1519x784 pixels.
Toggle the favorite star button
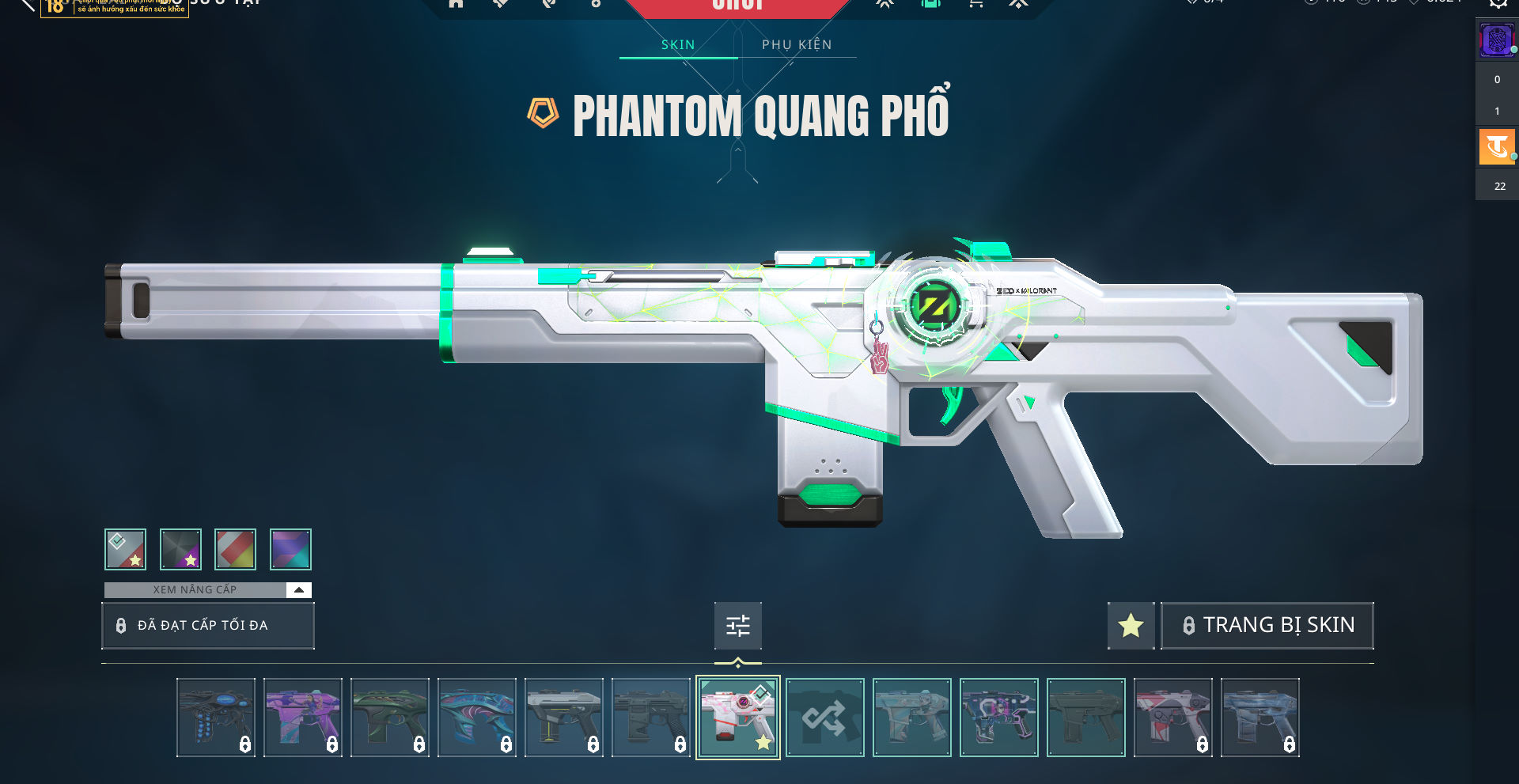point(1131,626)
